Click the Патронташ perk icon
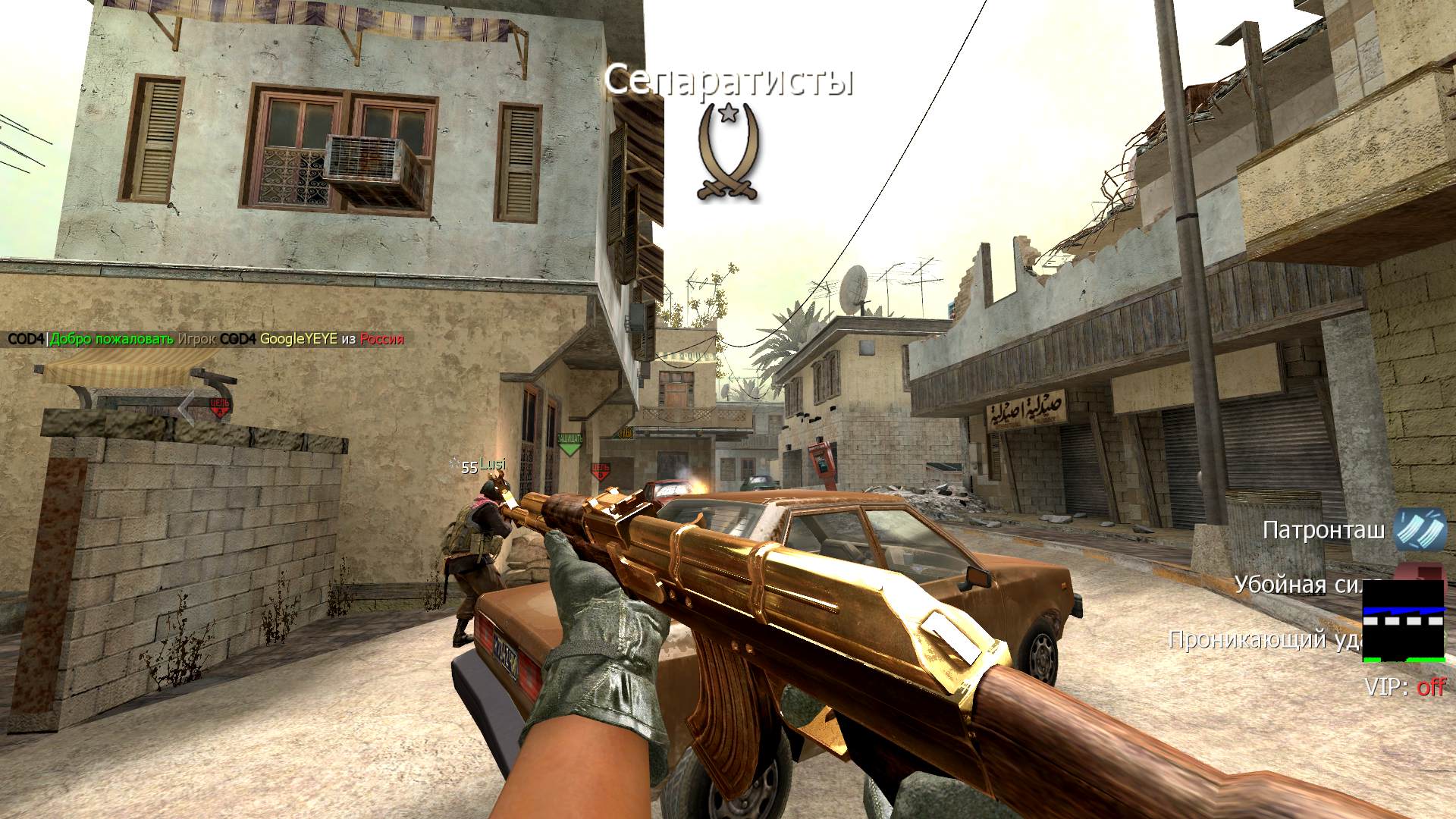Viewport: 1456px width, 819px height. tap(1420, 530)
